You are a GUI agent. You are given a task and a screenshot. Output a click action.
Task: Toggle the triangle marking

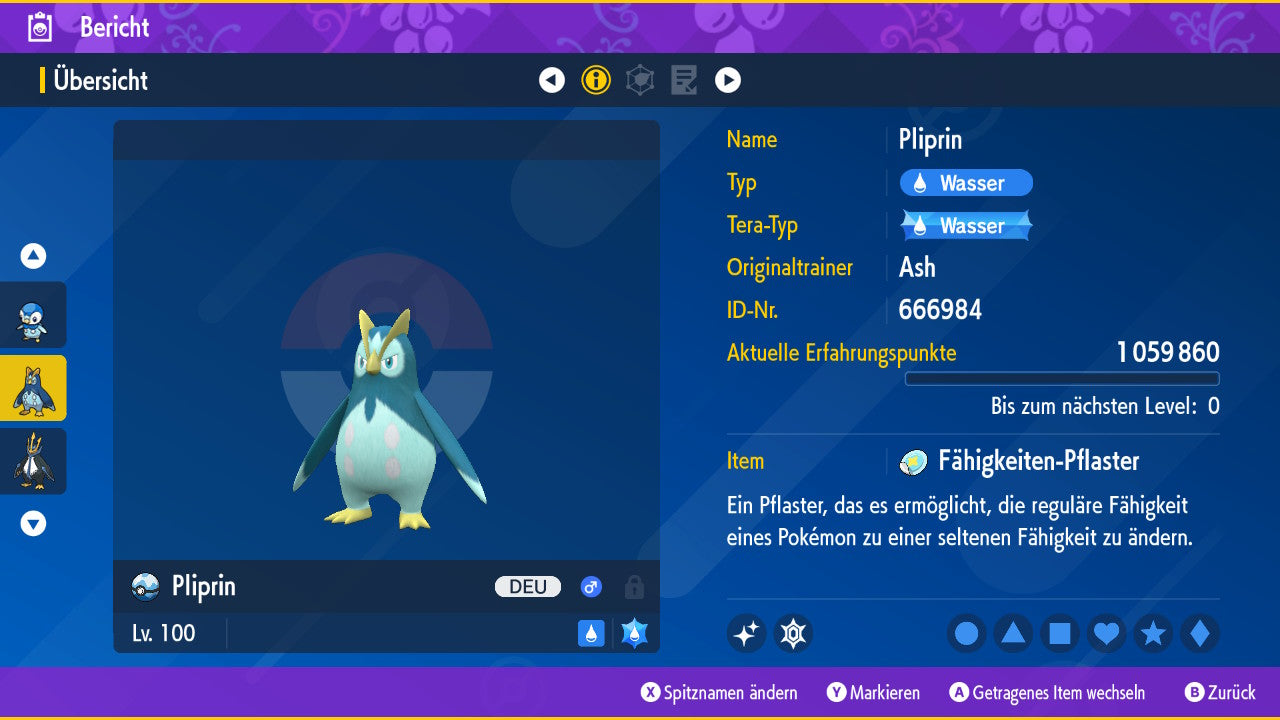point(1013,634)
